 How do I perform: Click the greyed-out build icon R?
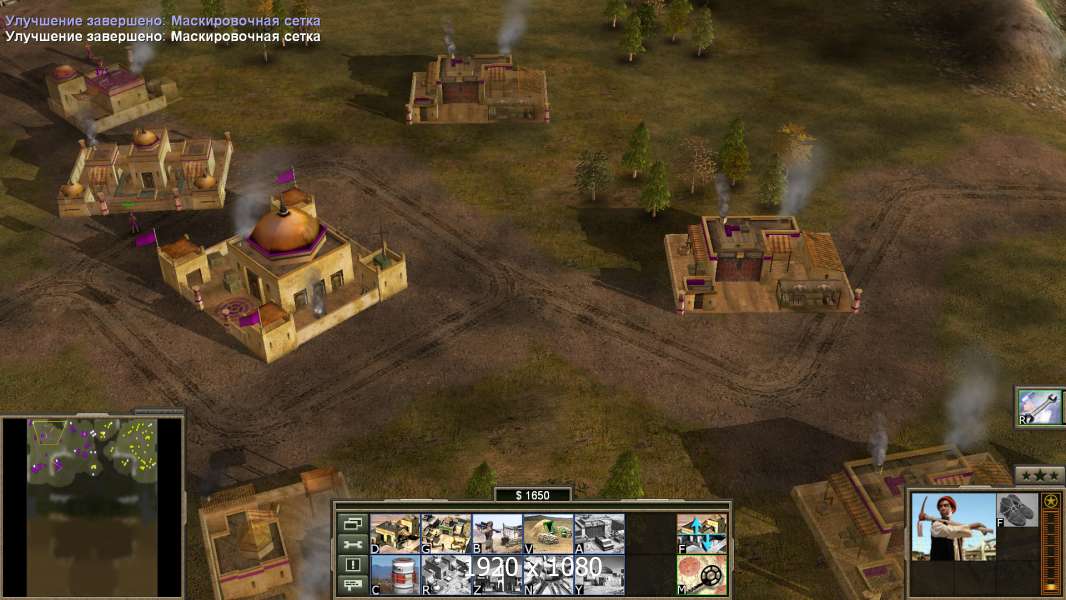click(x=446, y=574)
